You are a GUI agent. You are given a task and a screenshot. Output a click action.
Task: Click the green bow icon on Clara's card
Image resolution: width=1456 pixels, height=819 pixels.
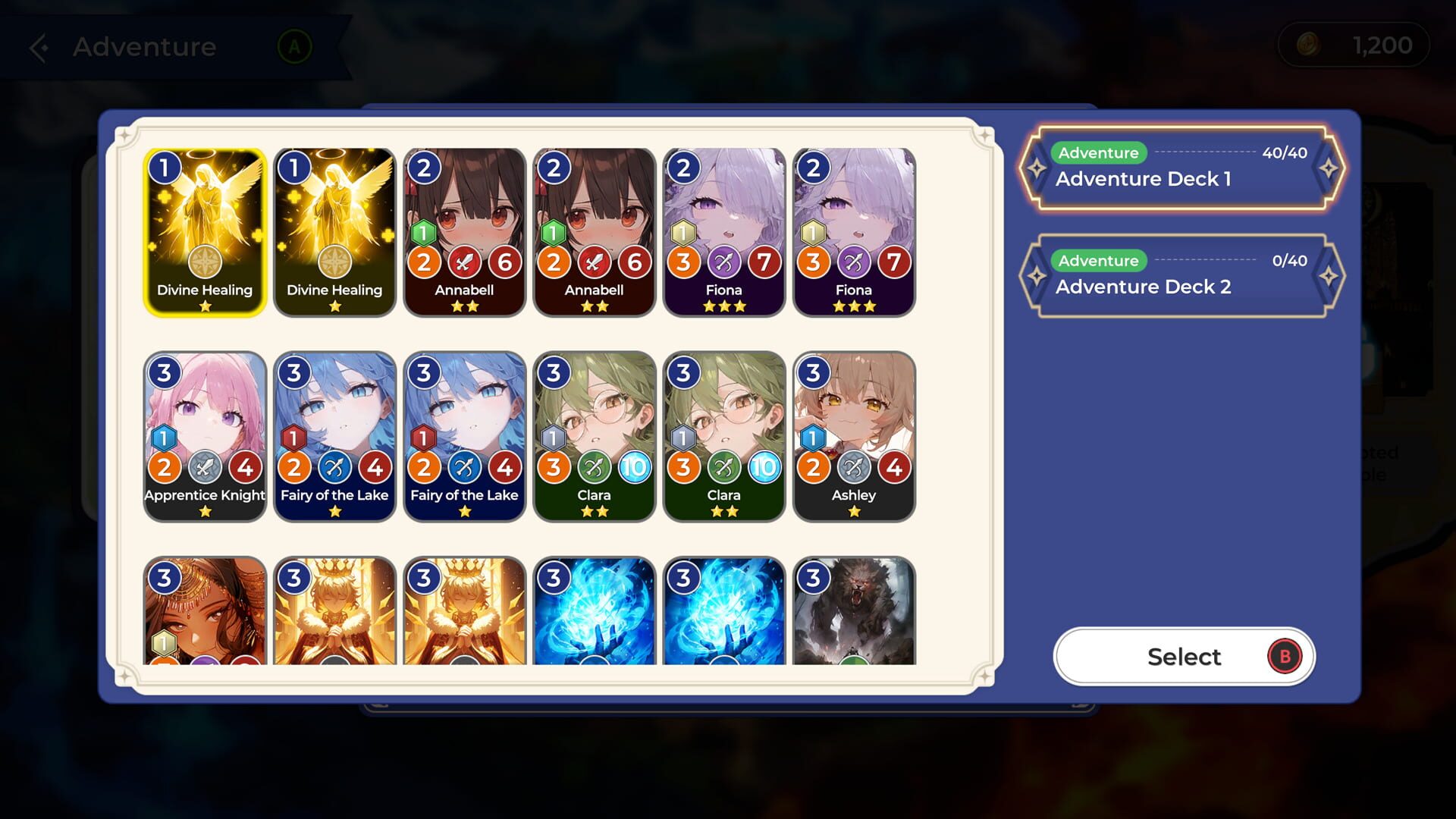595,468
